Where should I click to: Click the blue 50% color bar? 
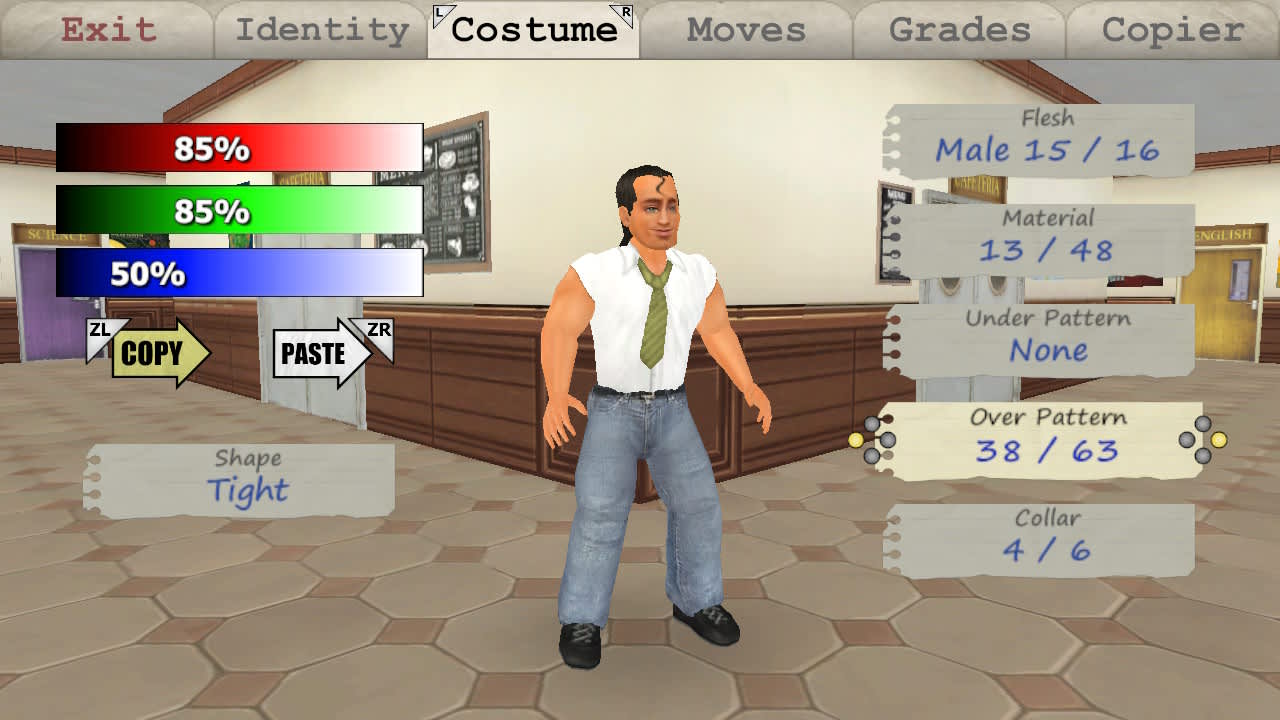click(238, 272)
